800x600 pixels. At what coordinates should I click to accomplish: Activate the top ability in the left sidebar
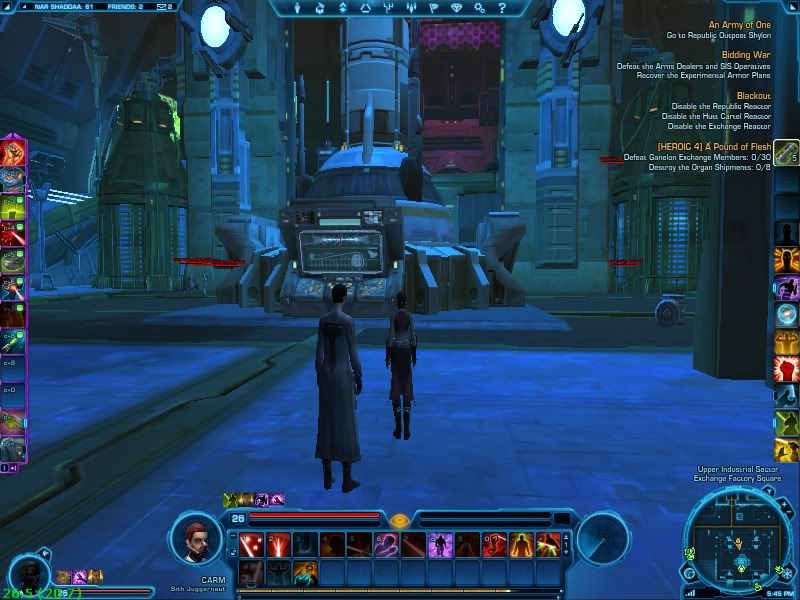pyautogui.click(x=13, y=153)
